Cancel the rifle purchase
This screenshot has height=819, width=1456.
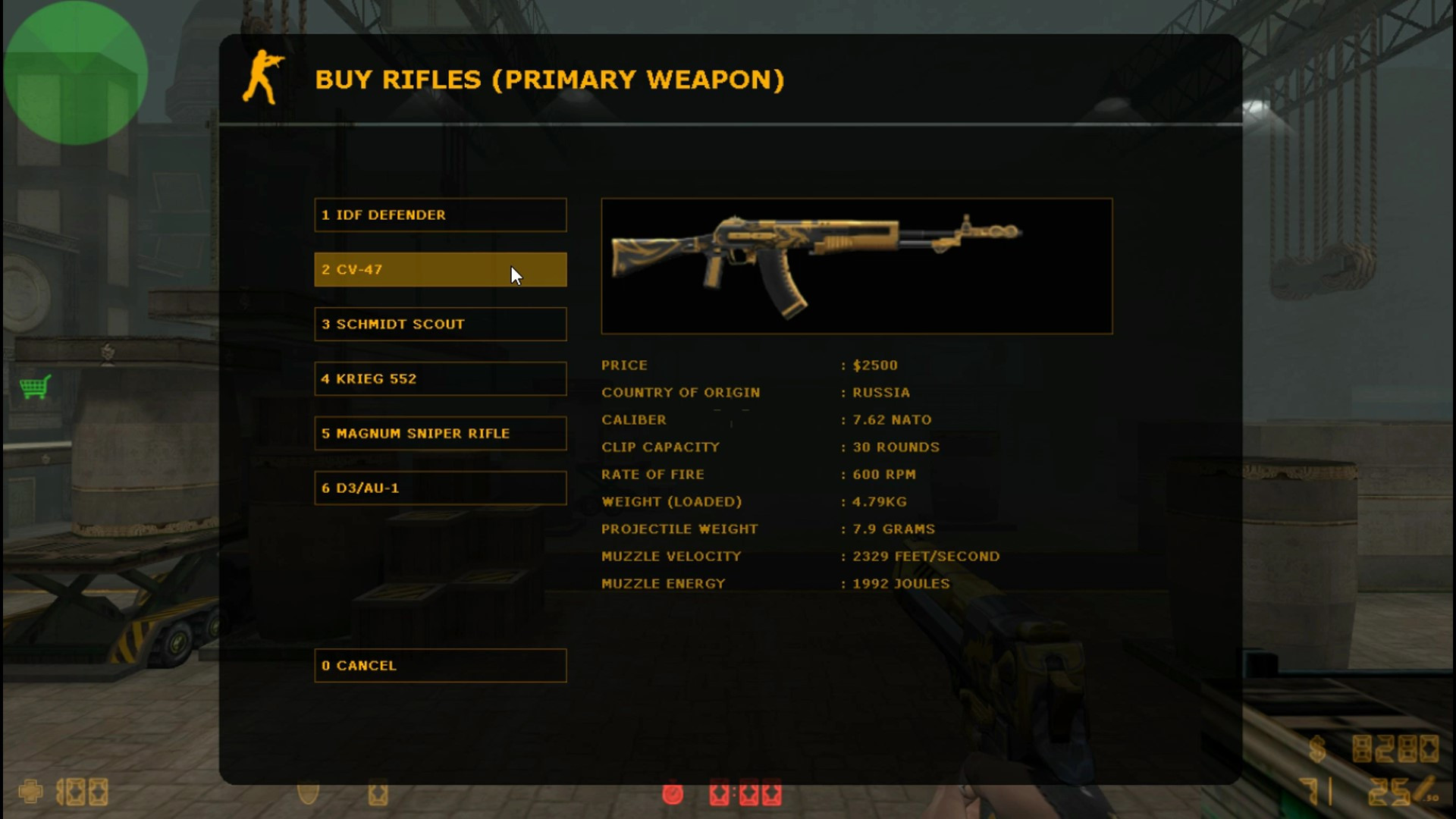click(x=441, y=665)
